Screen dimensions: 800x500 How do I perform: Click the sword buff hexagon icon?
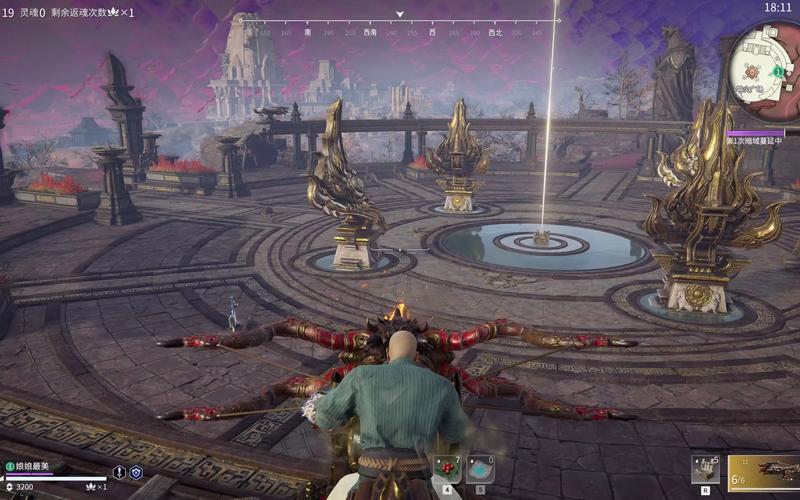(120, 472)
